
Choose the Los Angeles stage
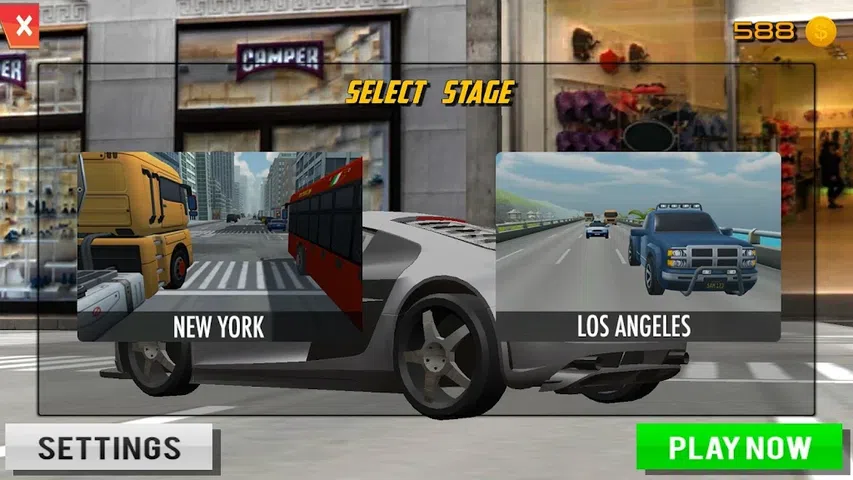tap(638, 247)
